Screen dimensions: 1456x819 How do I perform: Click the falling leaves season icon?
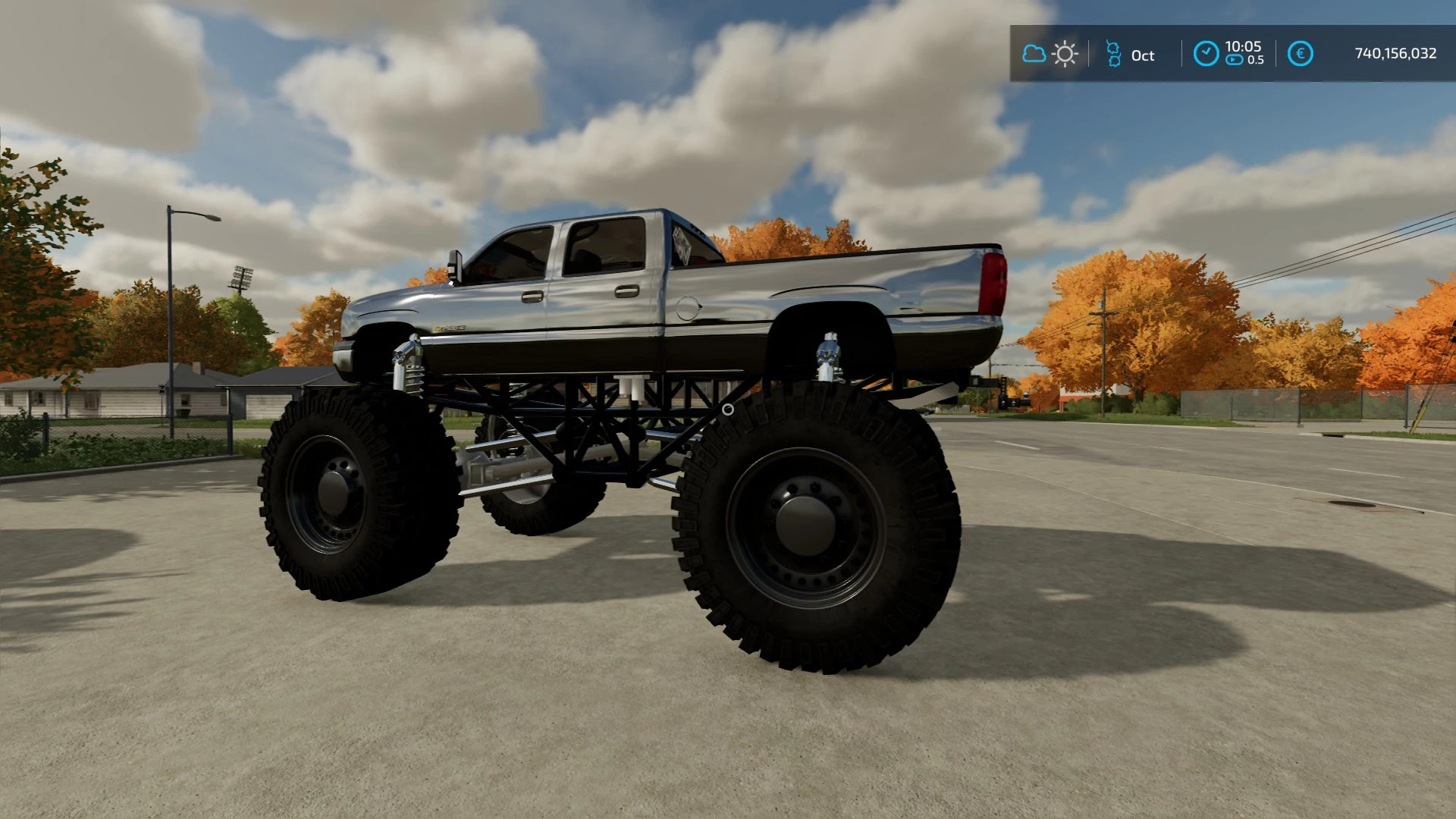pos(1114,55)
